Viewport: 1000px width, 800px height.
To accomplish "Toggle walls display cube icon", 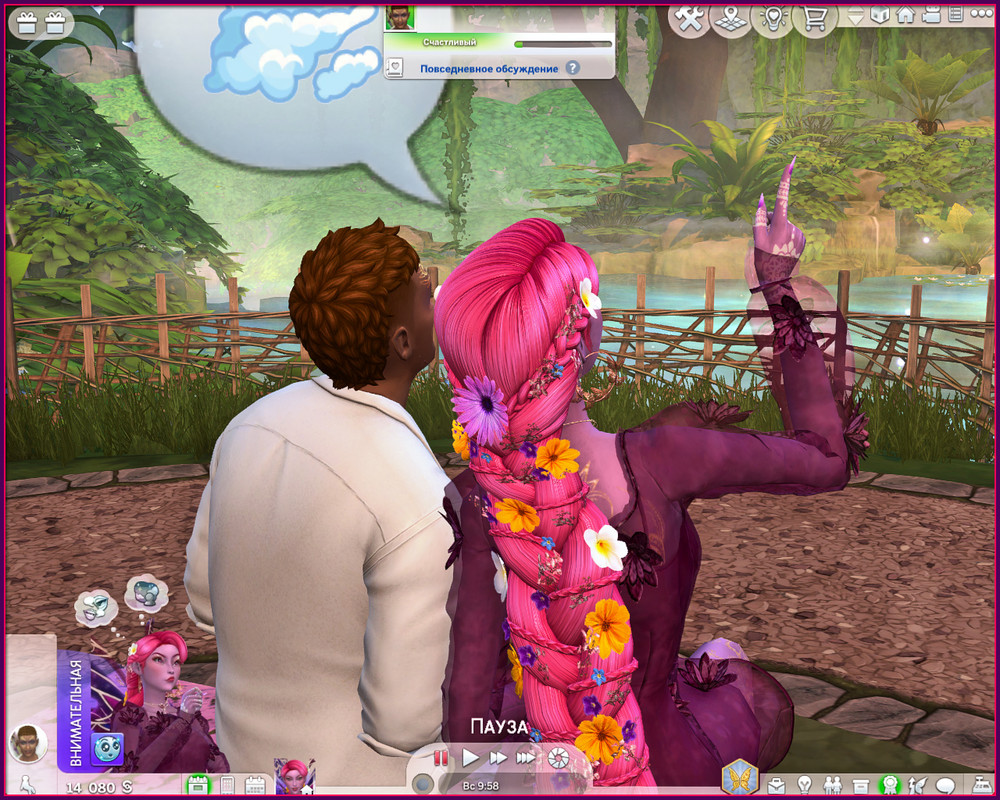I will tap(880, 15).
